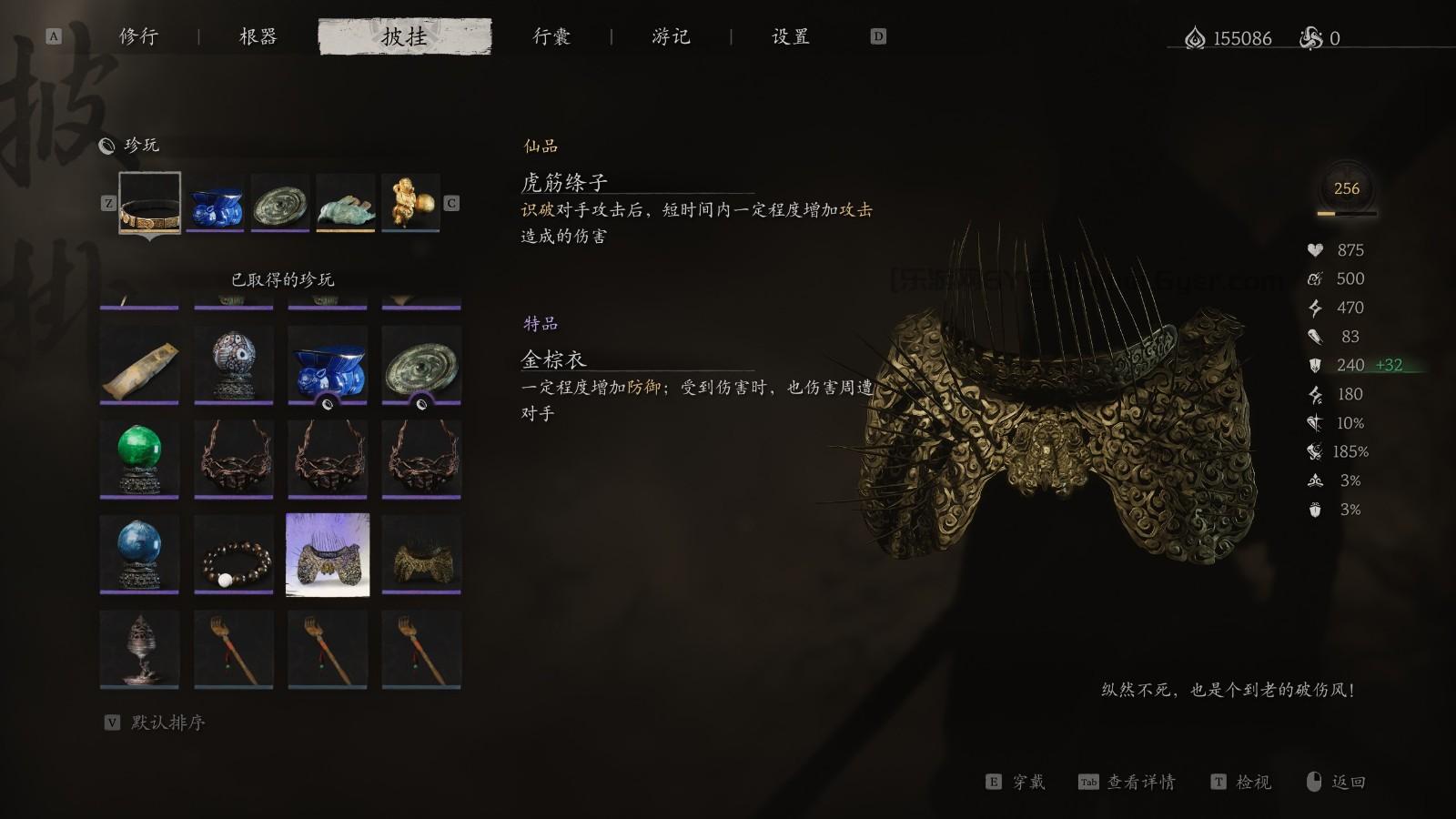1456x819 pixels.
Task: Click the attack stat icon beside 83
Action: 1316,337
